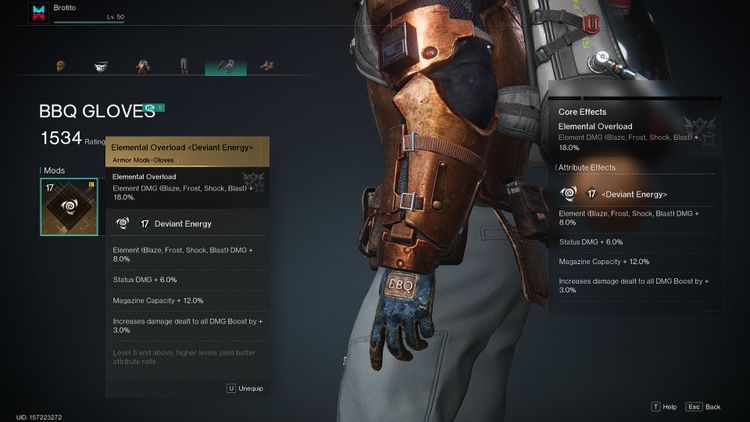Show the pants gear tab

pyautogui.click(x=184, y=66)
